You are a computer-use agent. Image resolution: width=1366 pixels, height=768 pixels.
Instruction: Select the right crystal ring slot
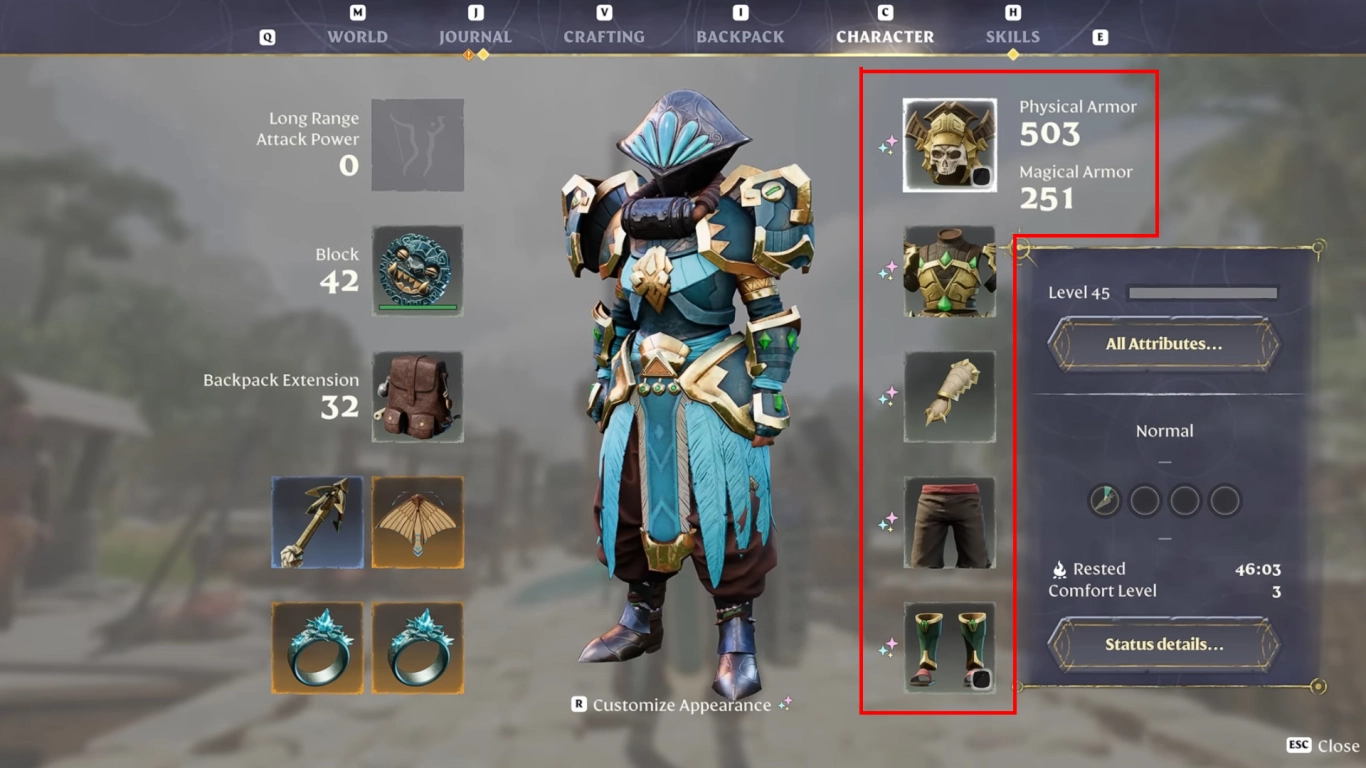click(x=417, y=647)
